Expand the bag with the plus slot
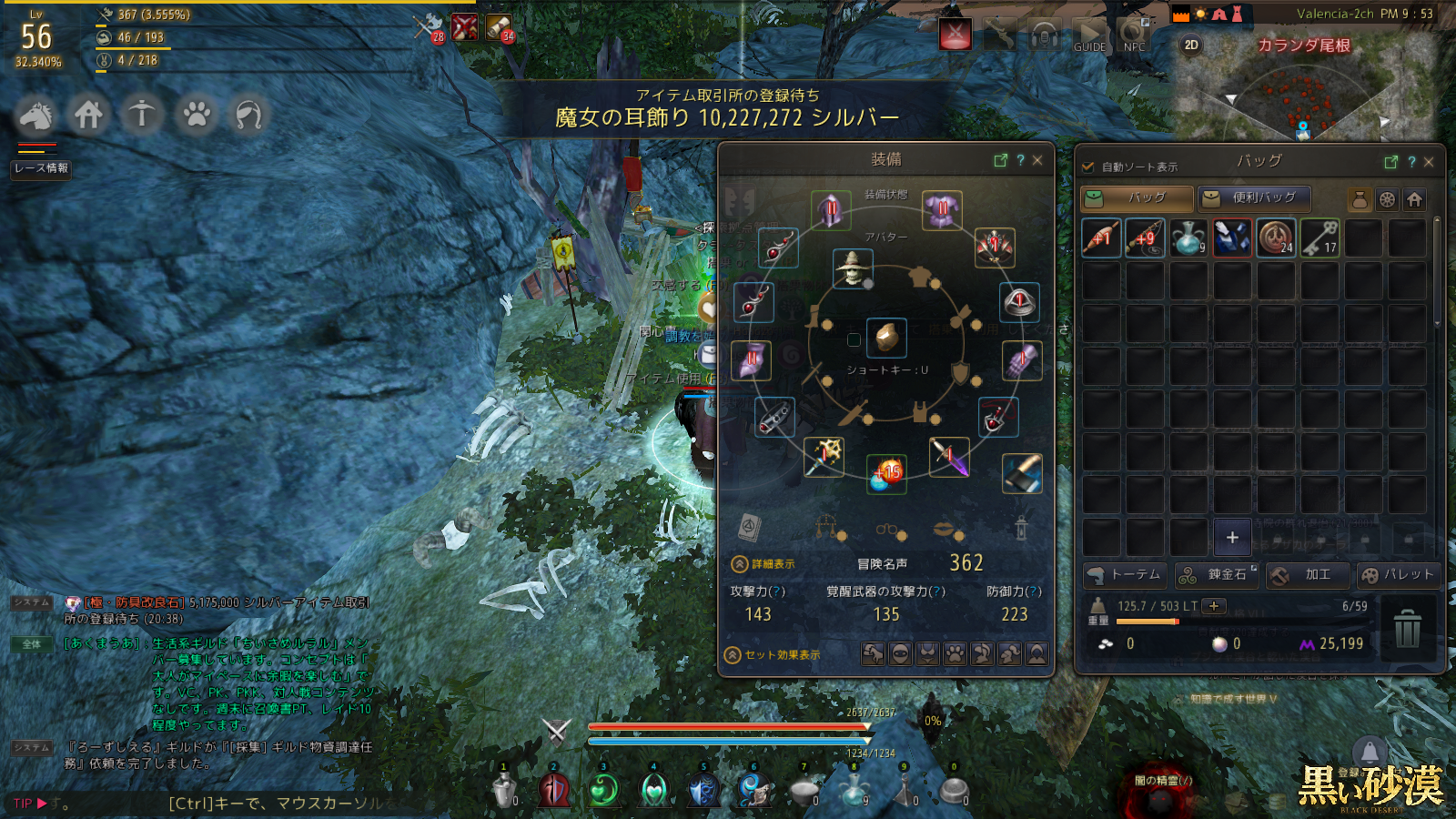This screenshot has height=819, width=1456. 1232,538
